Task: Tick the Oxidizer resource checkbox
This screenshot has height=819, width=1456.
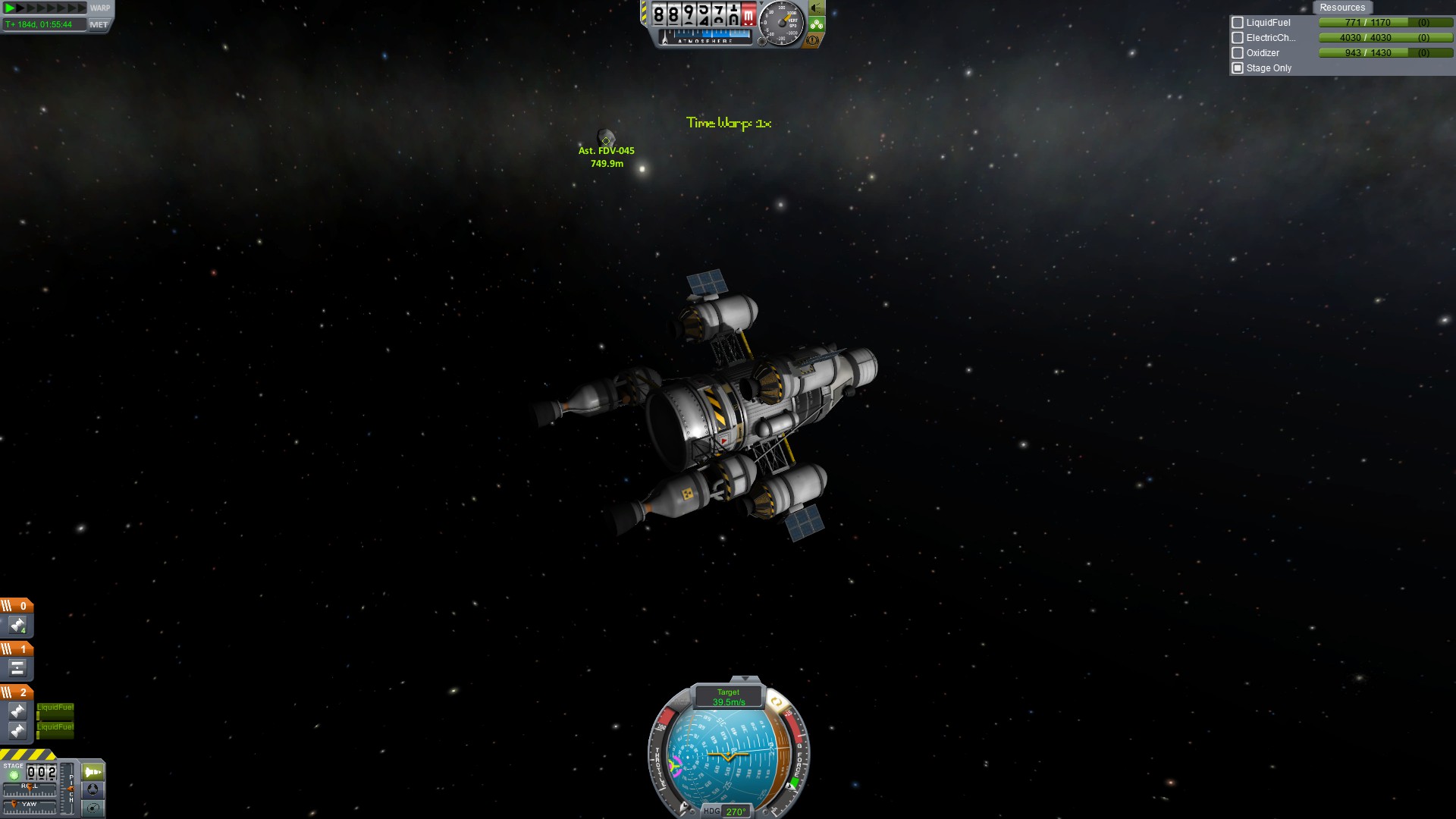Action: (1238, 53)
